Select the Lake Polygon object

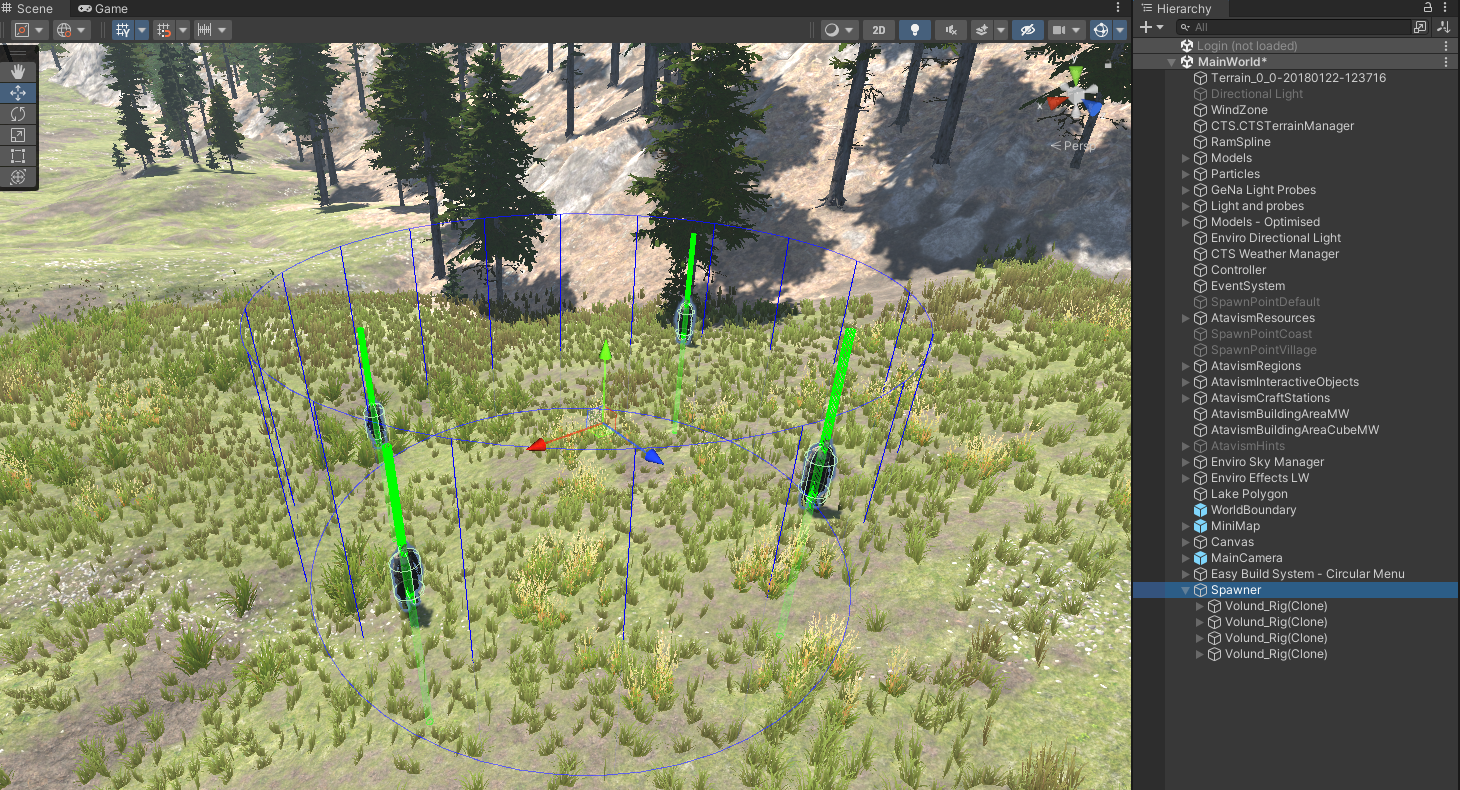[x=1249, y=494]
